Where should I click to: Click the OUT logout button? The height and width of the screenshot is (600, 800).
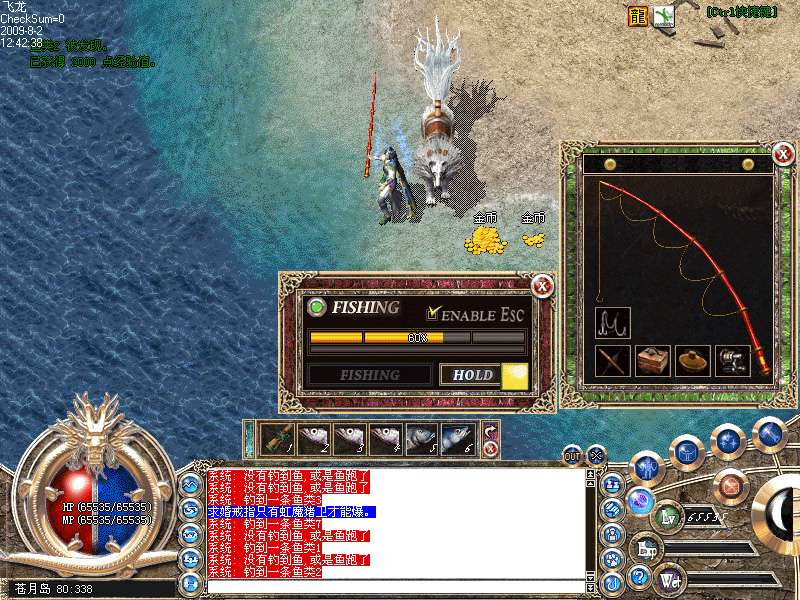coord(572,455)
